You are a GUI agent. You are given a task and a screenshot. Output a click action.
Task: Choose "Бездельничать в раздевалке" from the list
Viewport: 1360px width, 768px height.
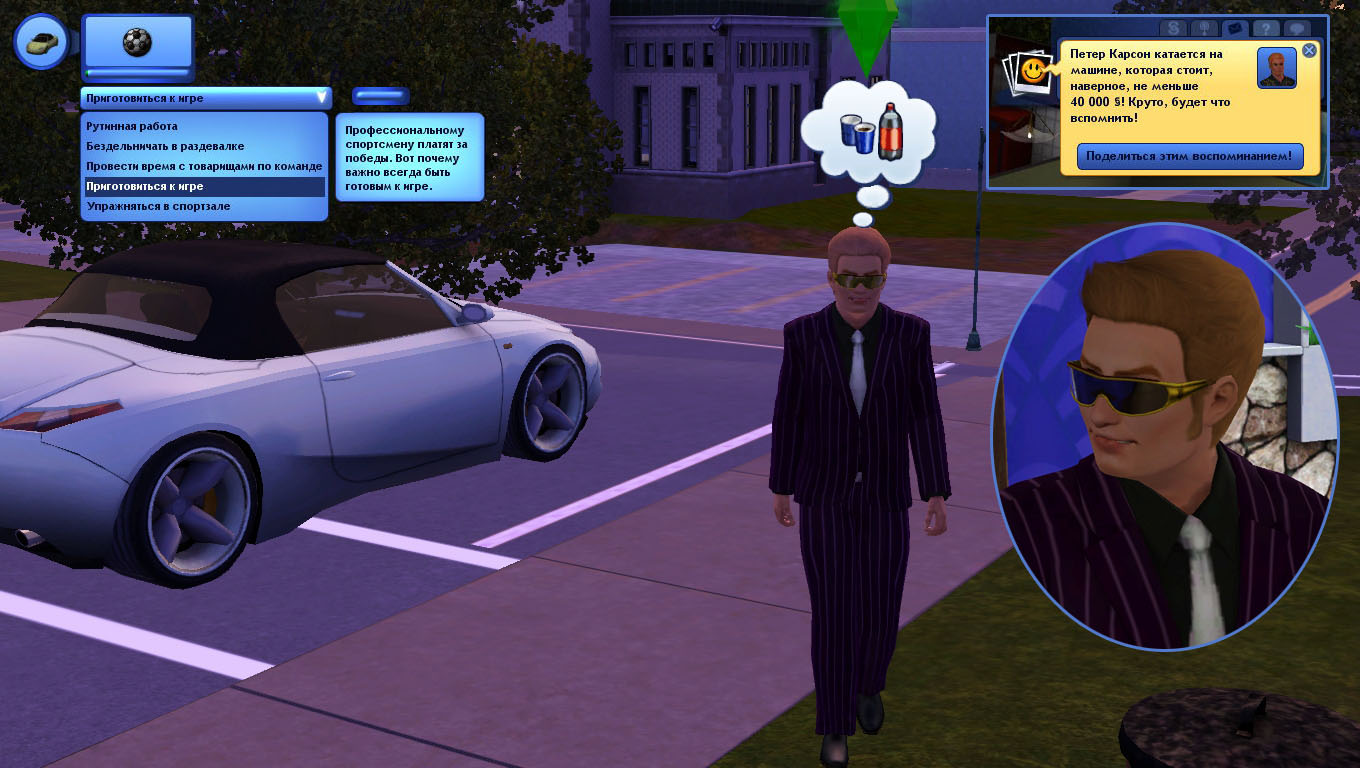[x=165, y=147]
